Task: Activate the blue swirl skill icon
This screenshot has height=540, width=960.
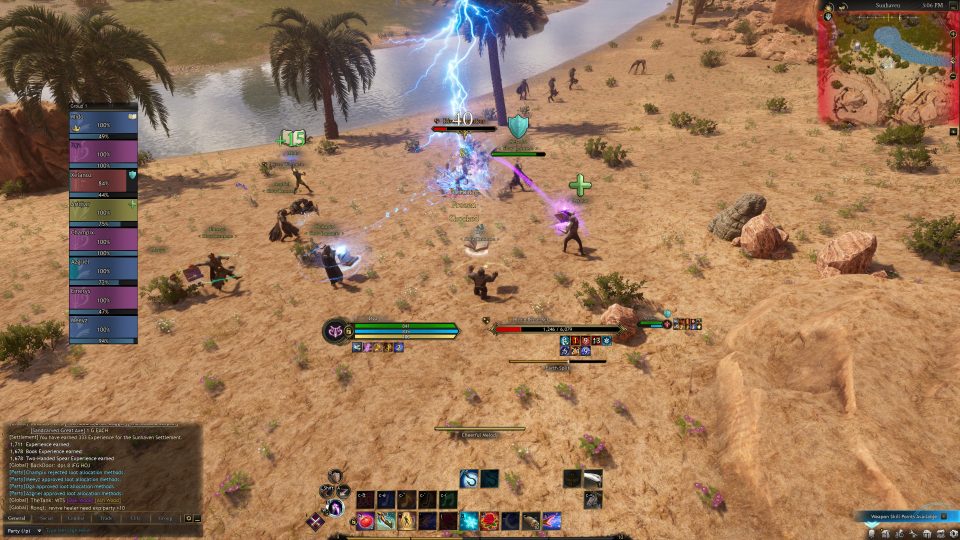Action: click(x=469, y=479)
